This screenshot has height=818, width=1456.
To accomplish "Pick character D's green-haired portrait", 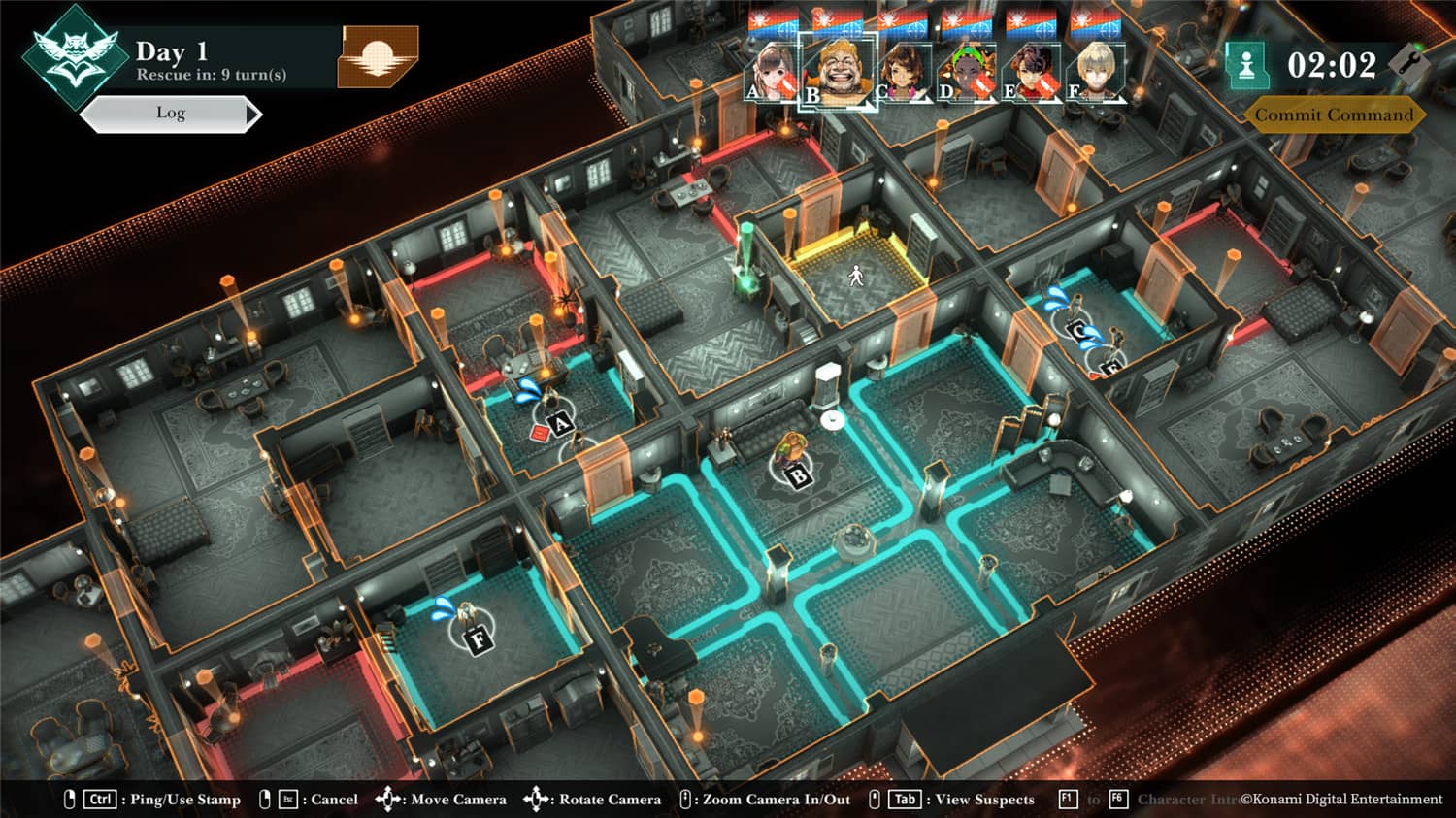I will 967,74.
